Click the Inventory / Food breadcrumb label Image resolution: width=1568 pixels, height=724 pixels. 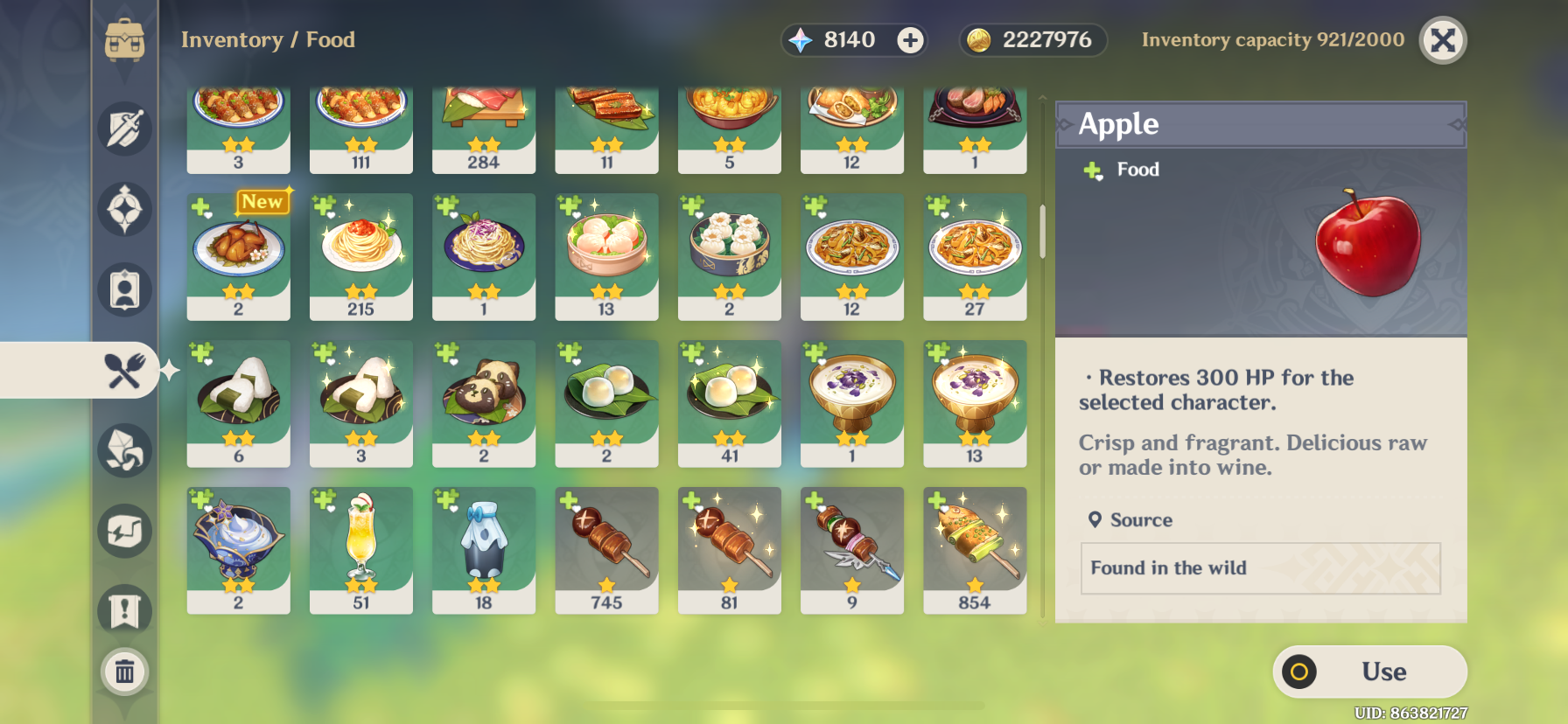[x=268, y=39]
